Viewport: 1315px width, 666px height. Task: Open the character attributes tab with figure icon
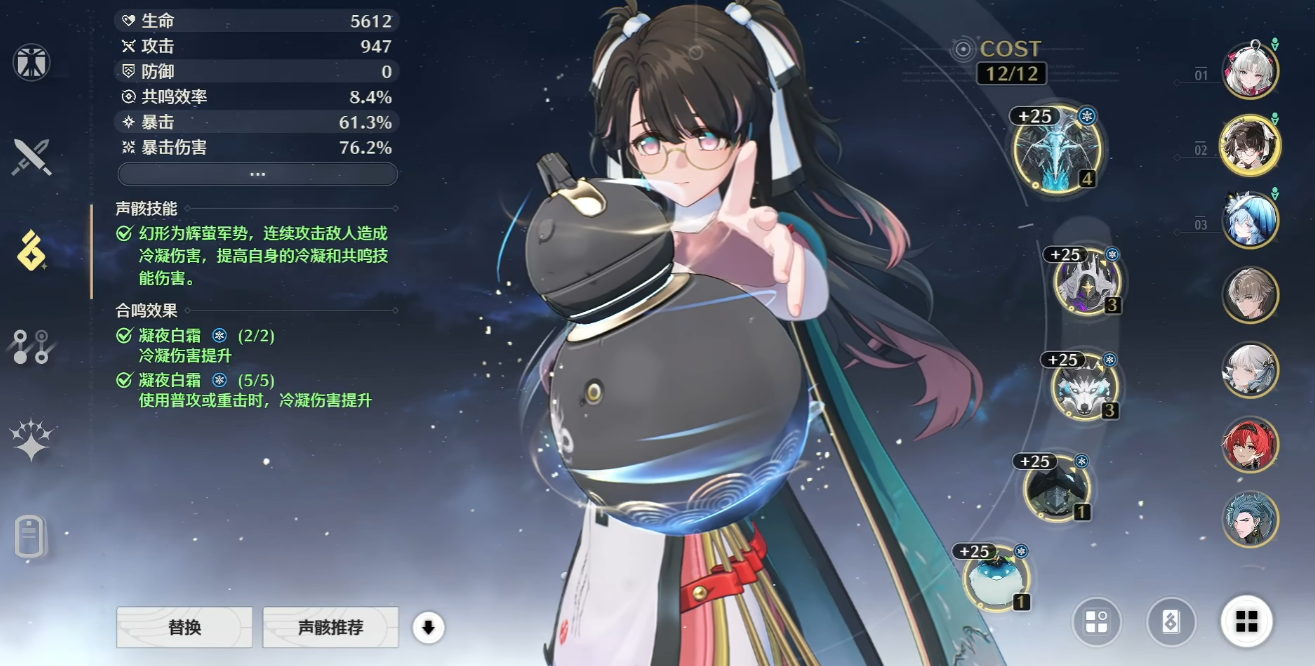[31, 62]
